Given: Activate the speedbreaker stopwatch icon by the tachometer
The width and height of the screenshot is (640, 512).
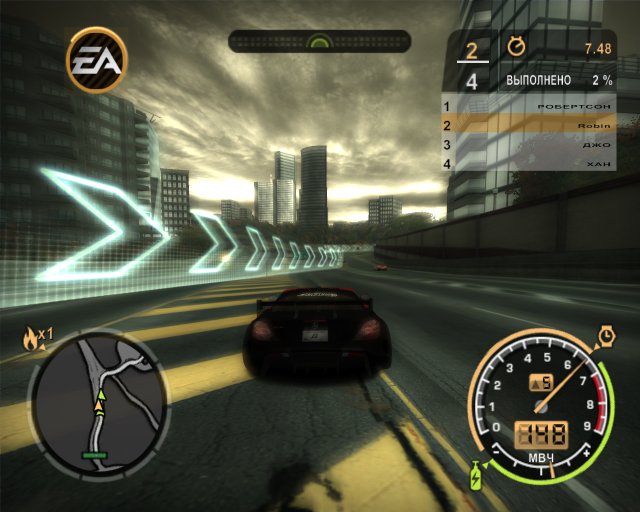Looking at the screenshot, I should click(x=606, y=334).
